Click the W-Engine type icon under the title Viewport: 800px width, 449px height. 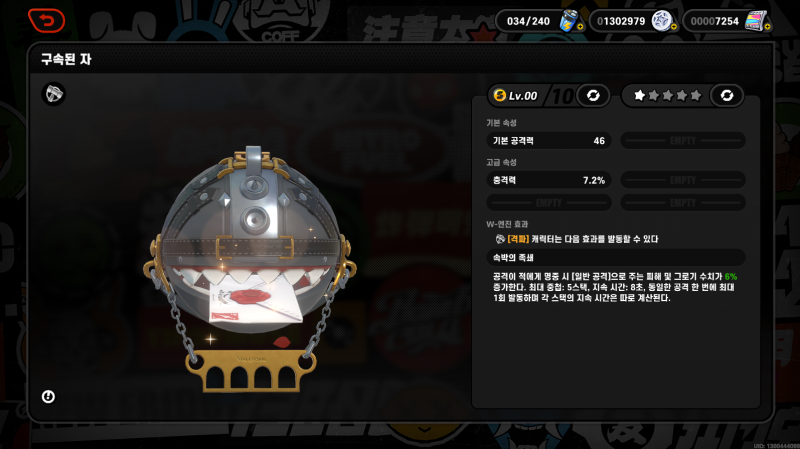point(53,94)
